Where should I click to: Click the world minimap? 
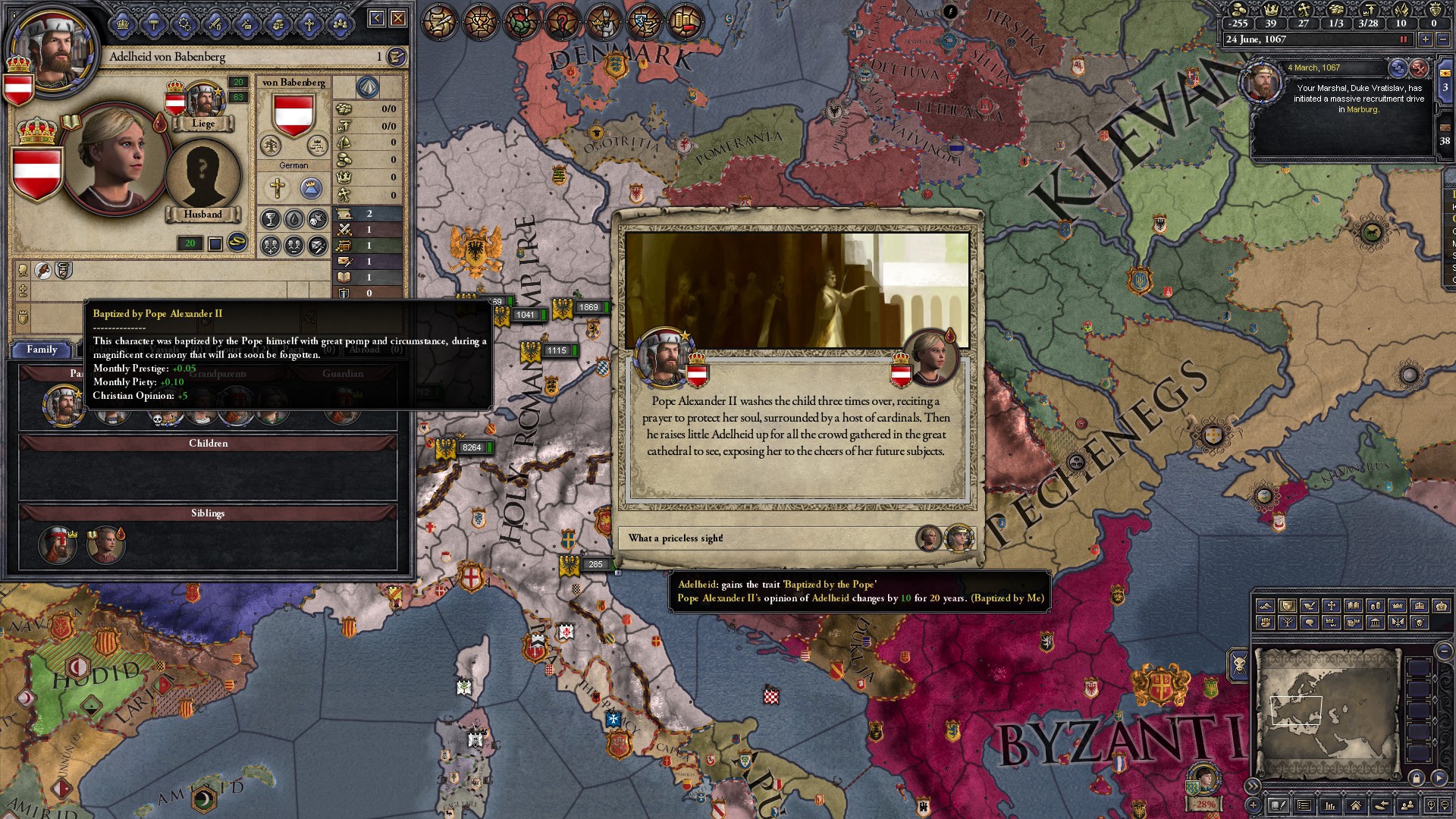[1327, 713]
